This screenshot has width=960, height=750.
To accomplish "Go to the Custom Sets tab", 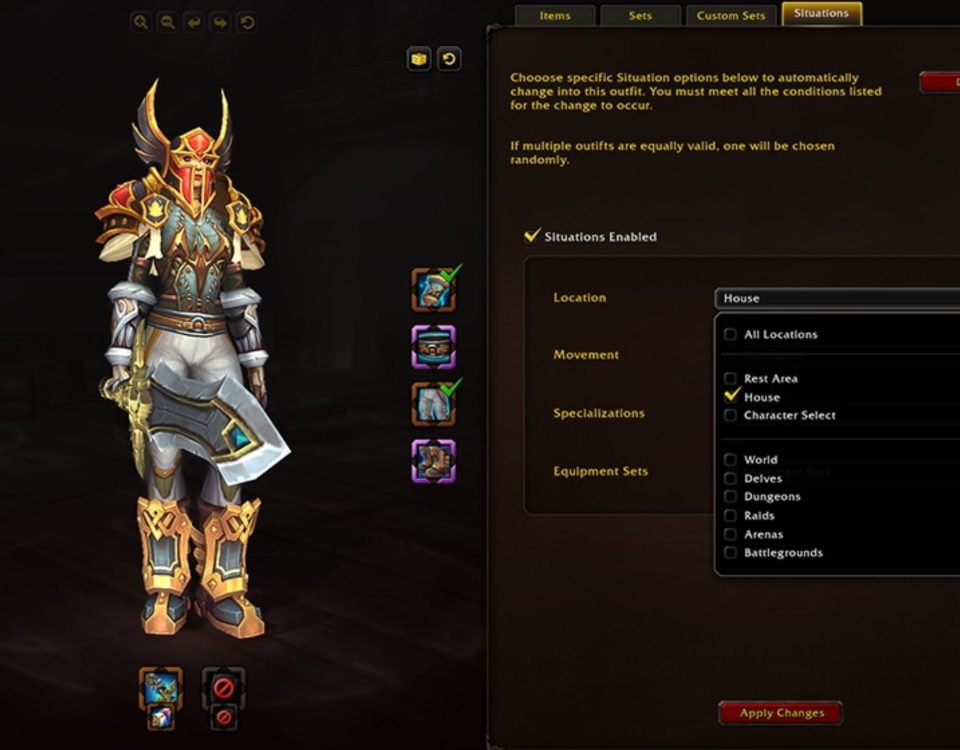I will click(x=731, y=15).
